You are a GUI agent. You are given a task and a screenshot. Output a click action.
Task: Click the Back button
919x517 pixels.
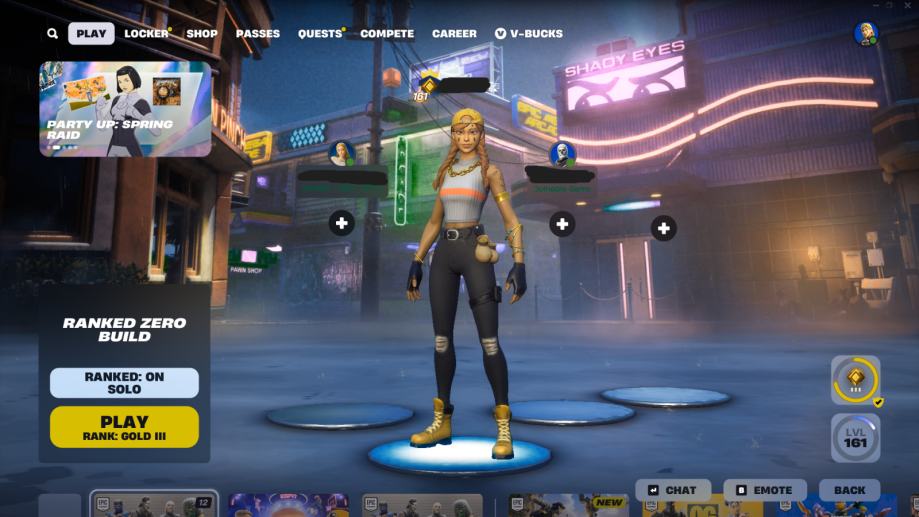click(x=849, y=490)
